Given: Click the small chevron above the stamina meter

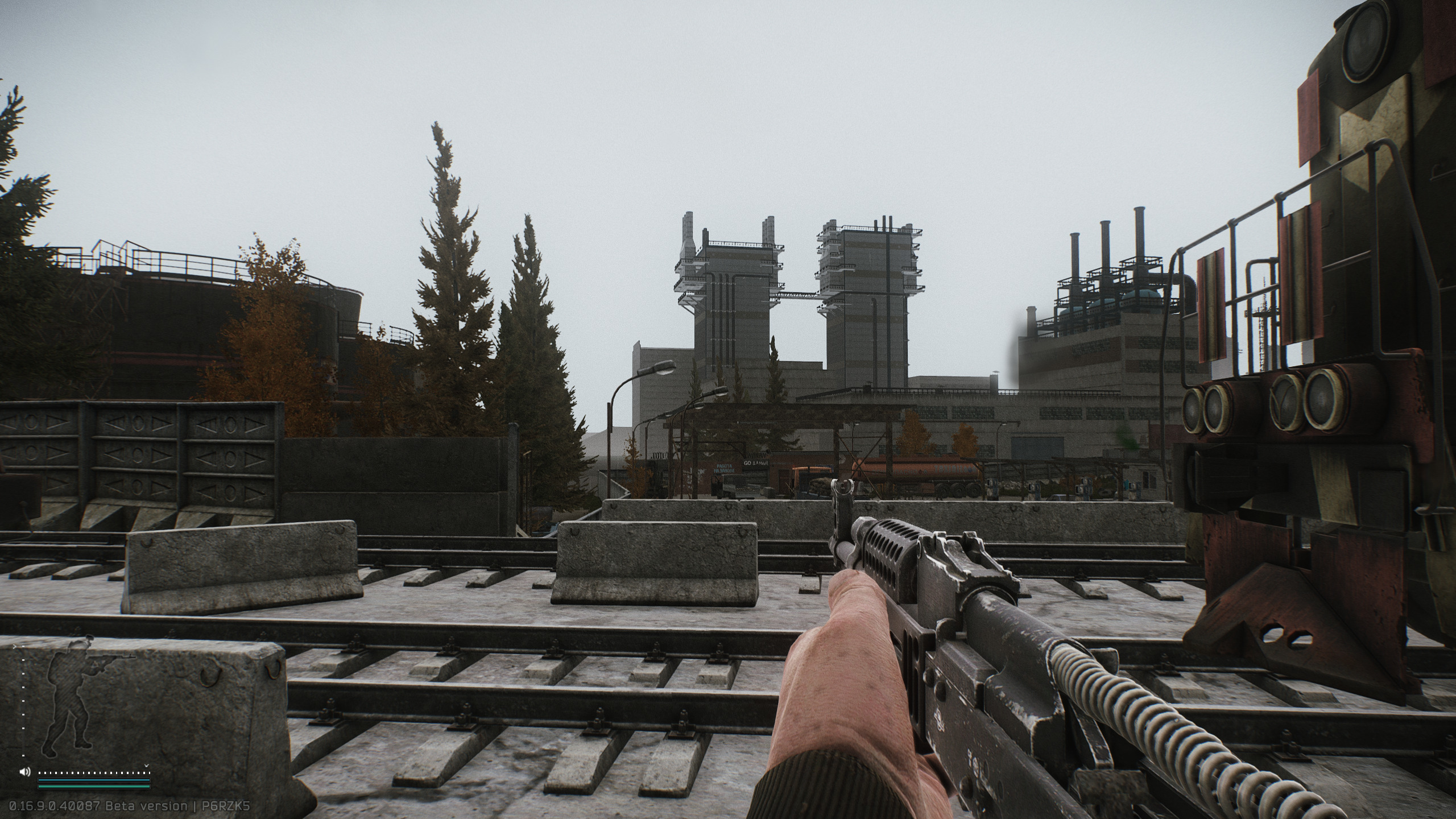Looking at the screenshot, I should coord(146,766).
